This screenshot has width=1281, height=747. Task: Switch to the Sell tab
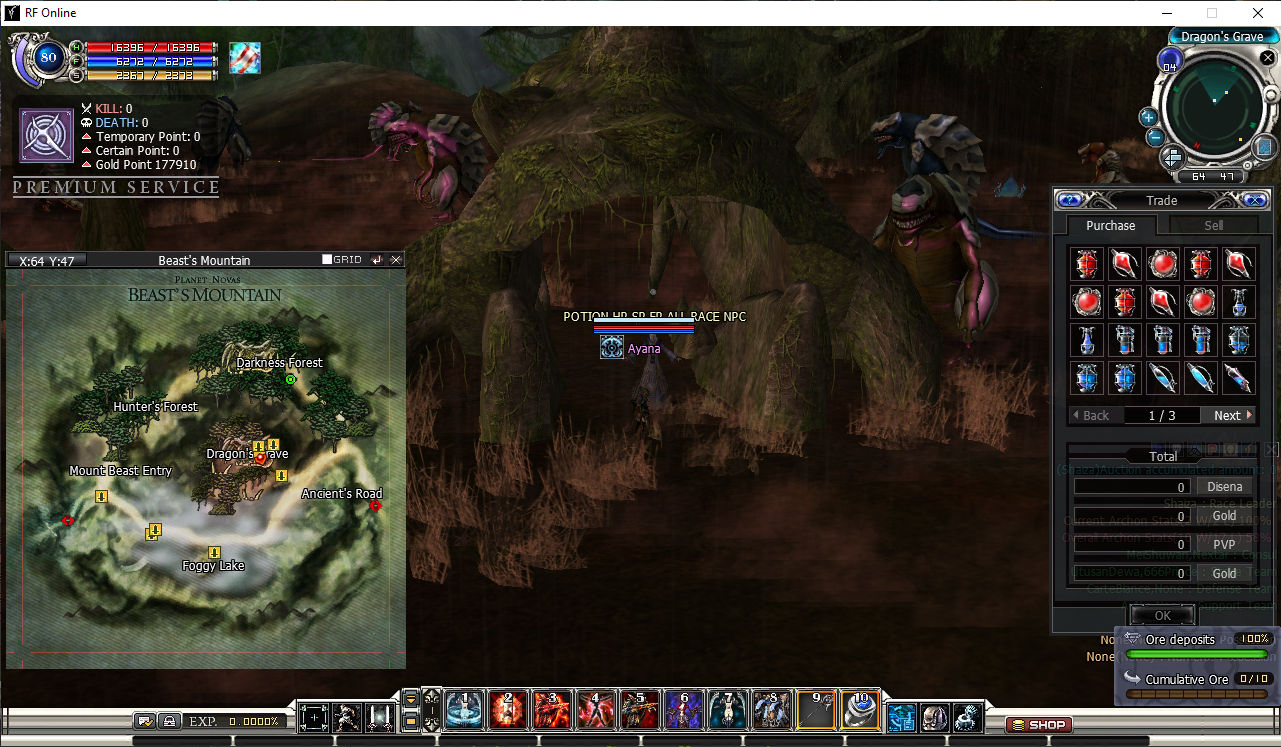(1213, 225)
